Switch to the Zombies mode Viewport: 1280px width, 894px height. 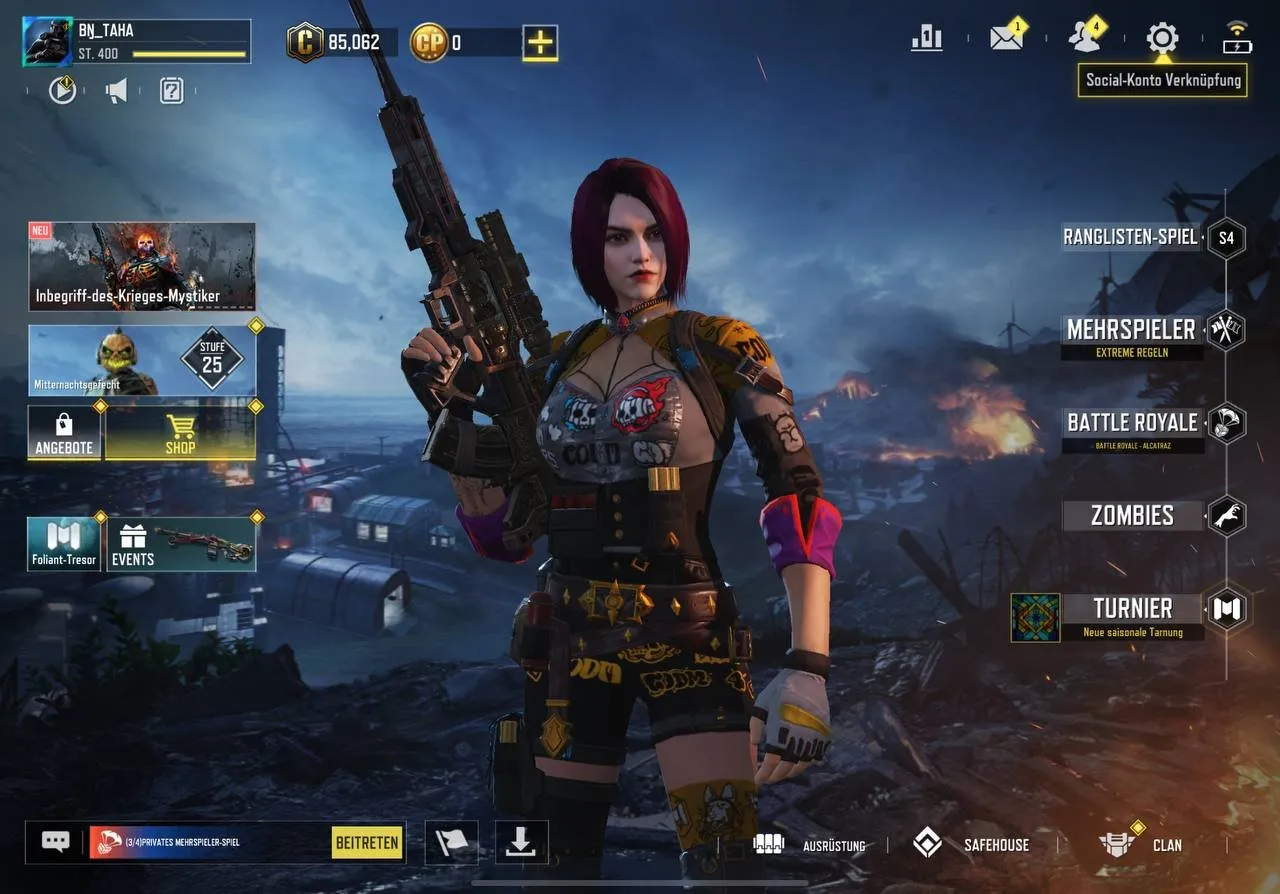click(x=1133, y=515)
